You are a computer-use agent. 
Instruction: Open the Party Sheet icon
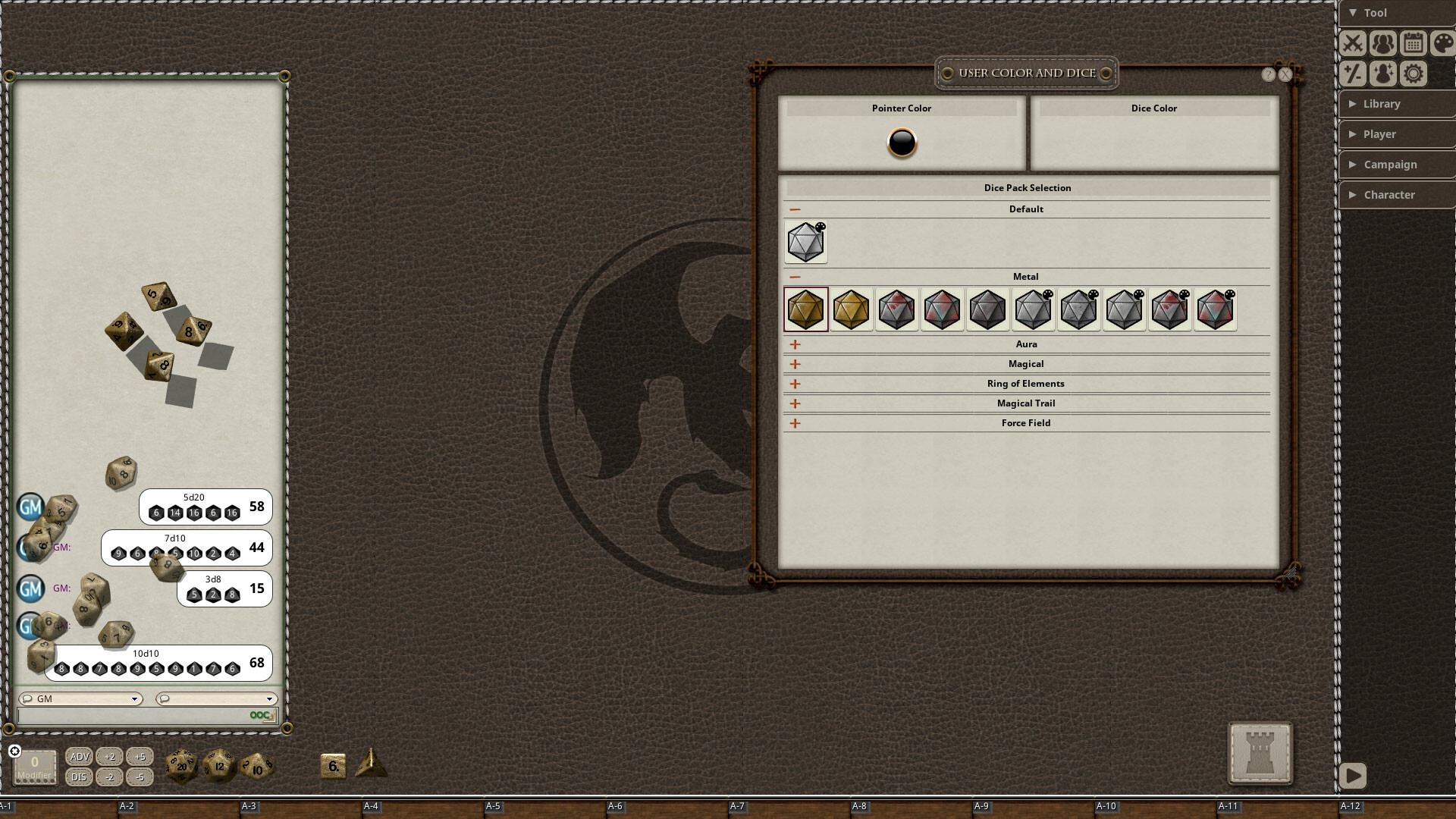pos(1383,43)
